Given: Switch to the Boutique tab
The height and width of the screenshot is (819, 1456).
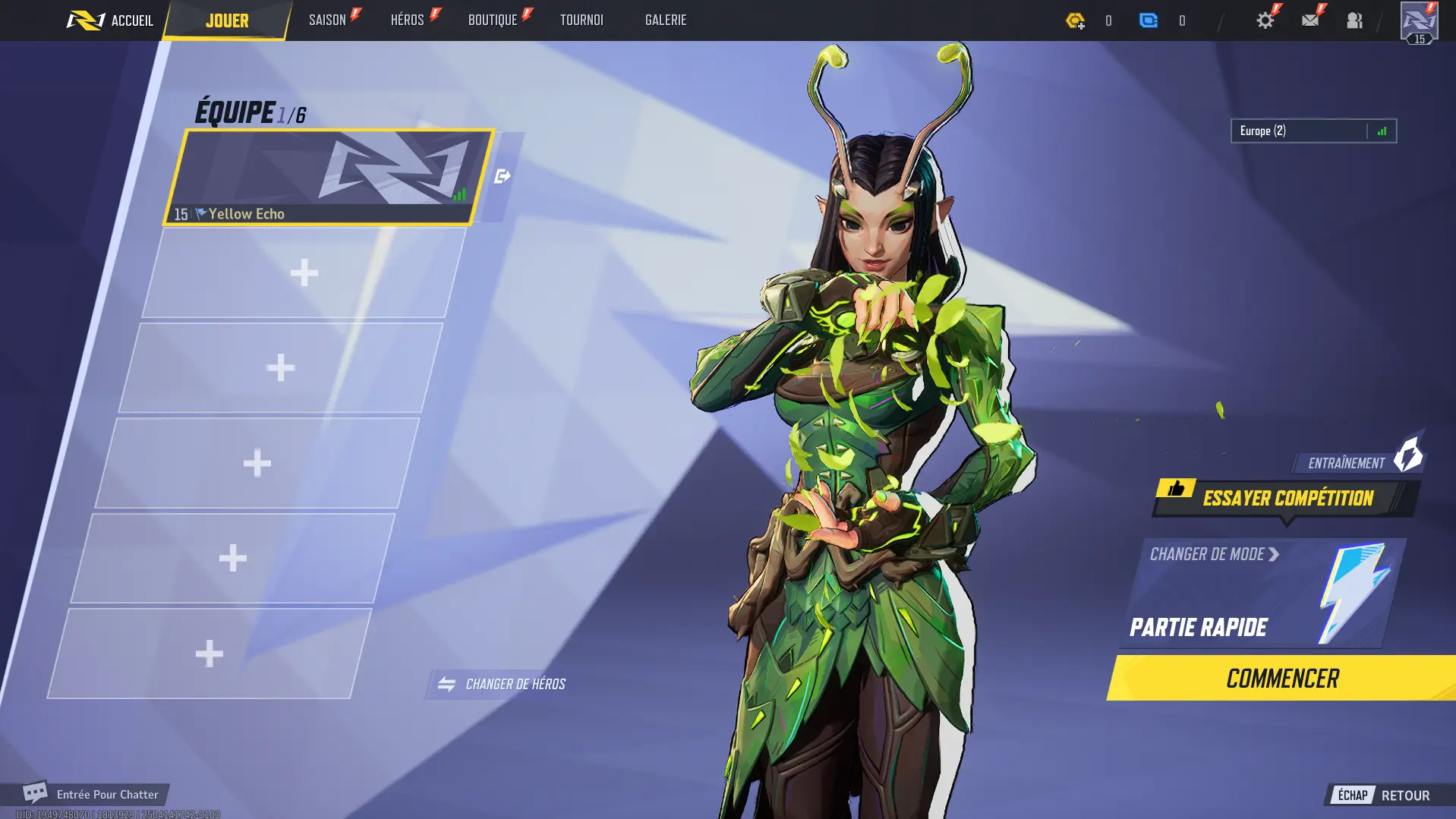Looking at the screenshot, I should 493,20.
